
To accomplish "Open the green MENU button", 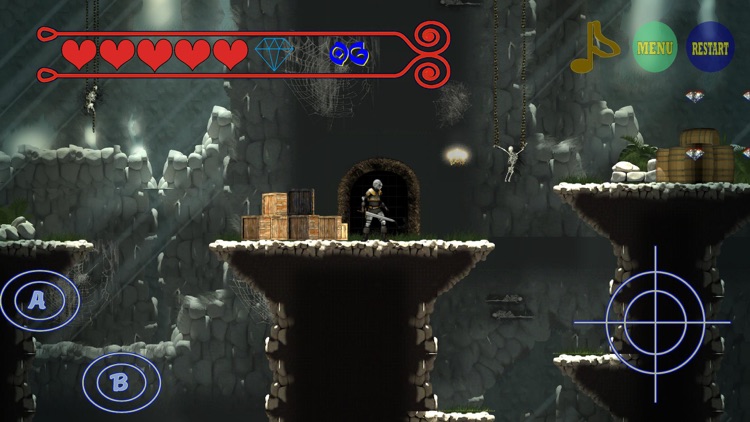I will point(655,47).
